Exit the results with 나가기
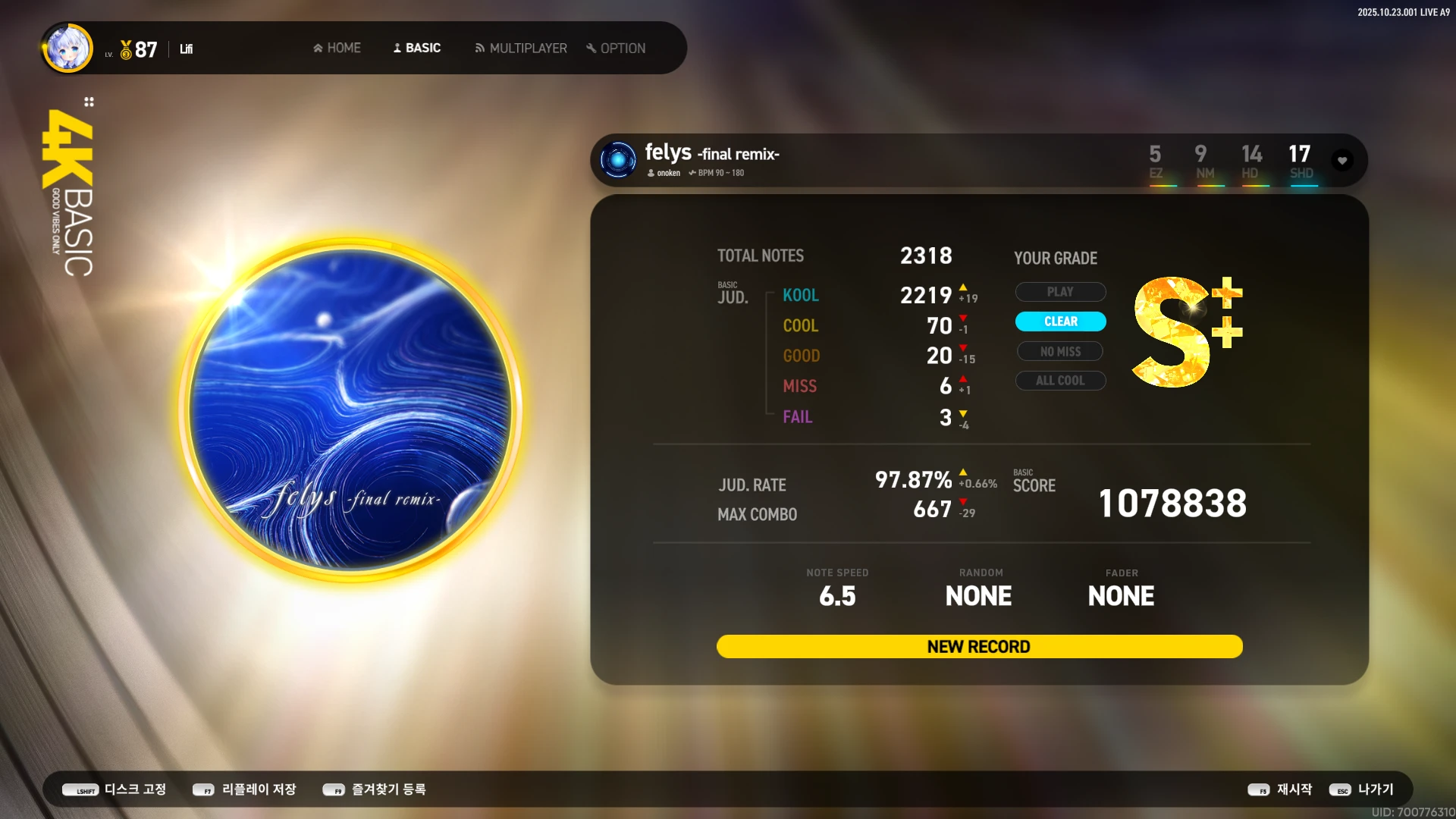Screen dimensions: 1456x819 pos(1362,789)
